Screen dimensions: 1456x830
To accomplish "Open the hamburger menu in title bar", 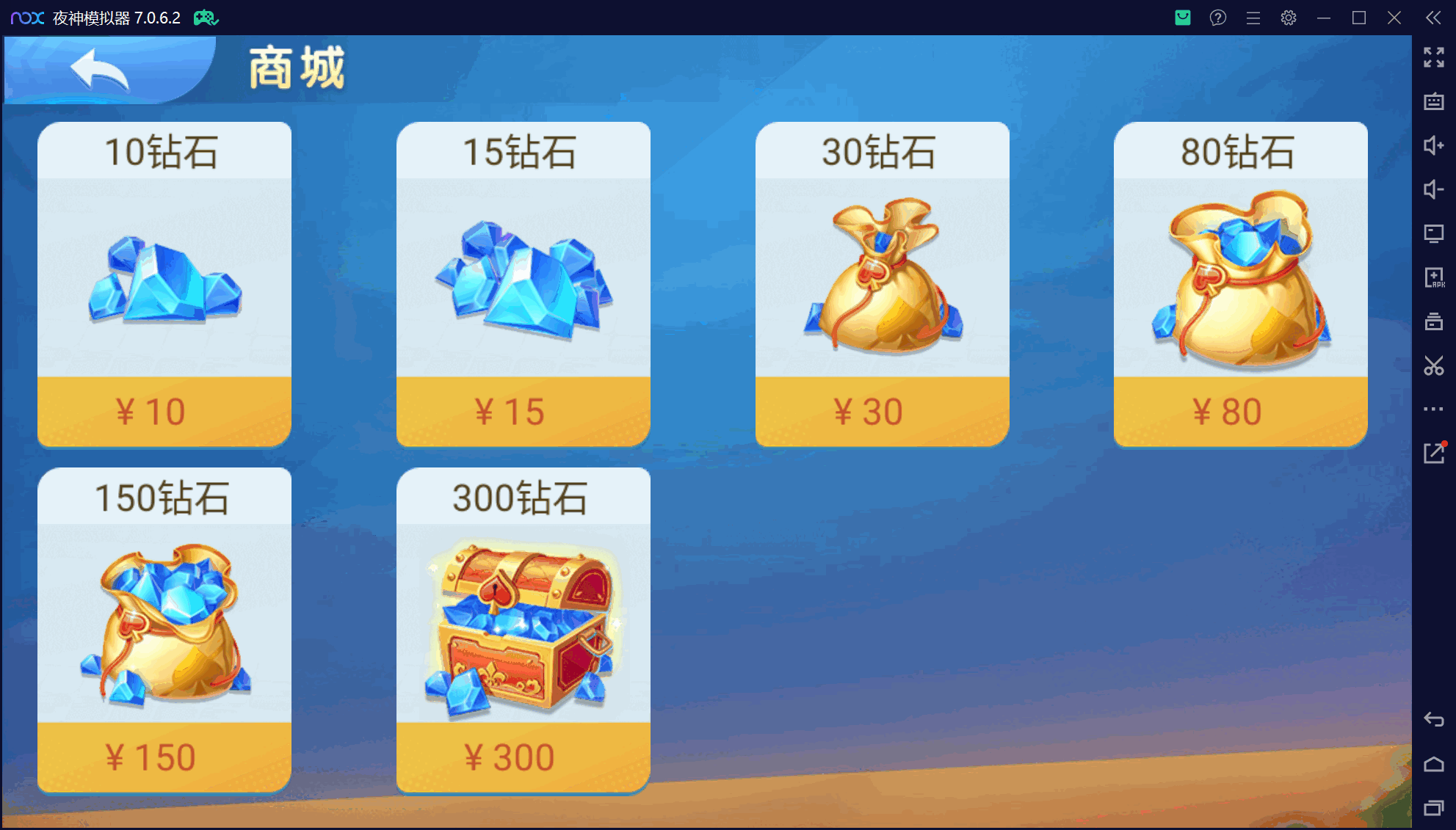I will pos(1253,18).
